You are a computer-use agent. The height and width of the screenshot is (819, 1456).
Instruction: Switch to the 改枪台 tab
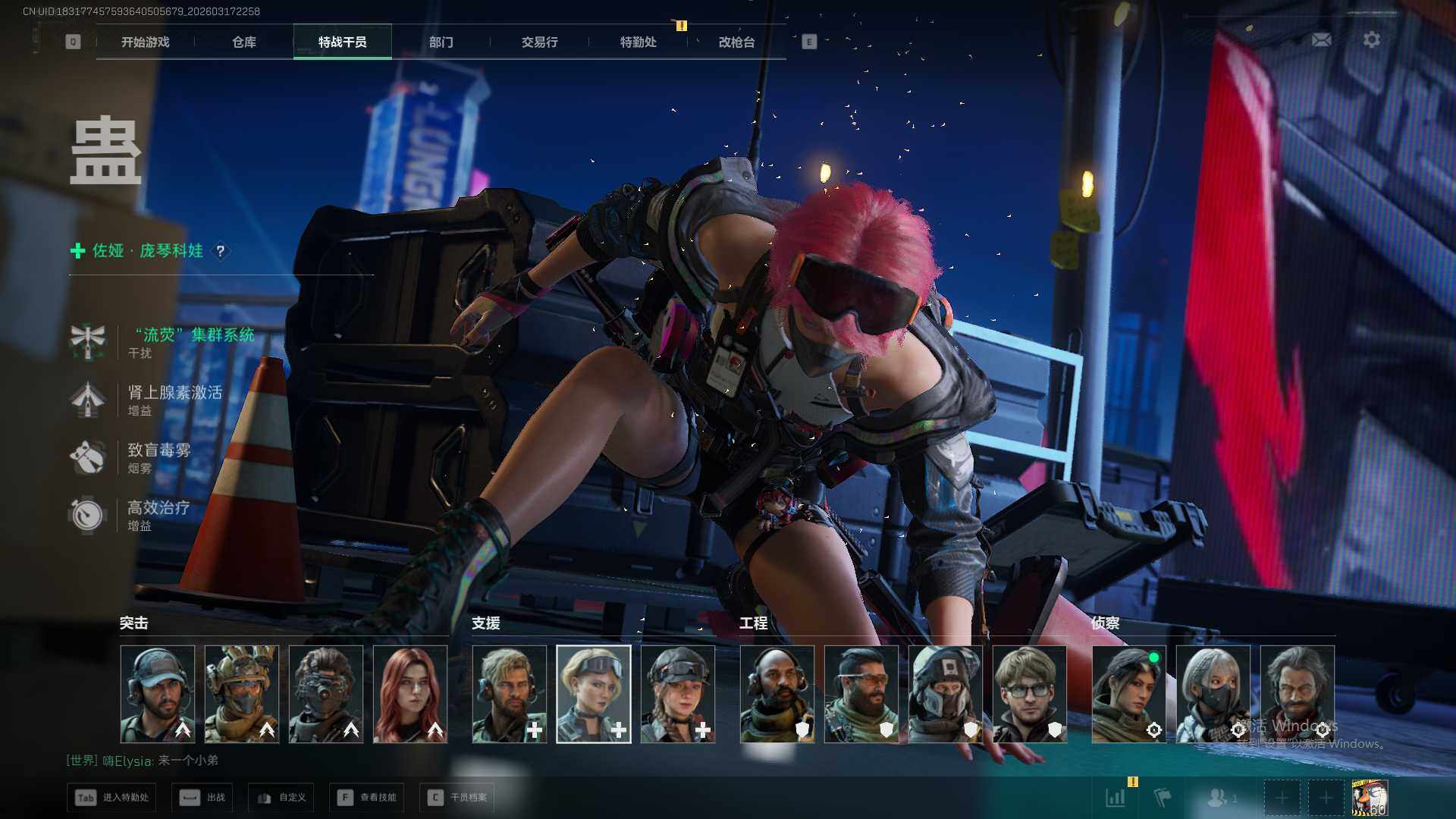pyautogui.click(x=736, y=42)
